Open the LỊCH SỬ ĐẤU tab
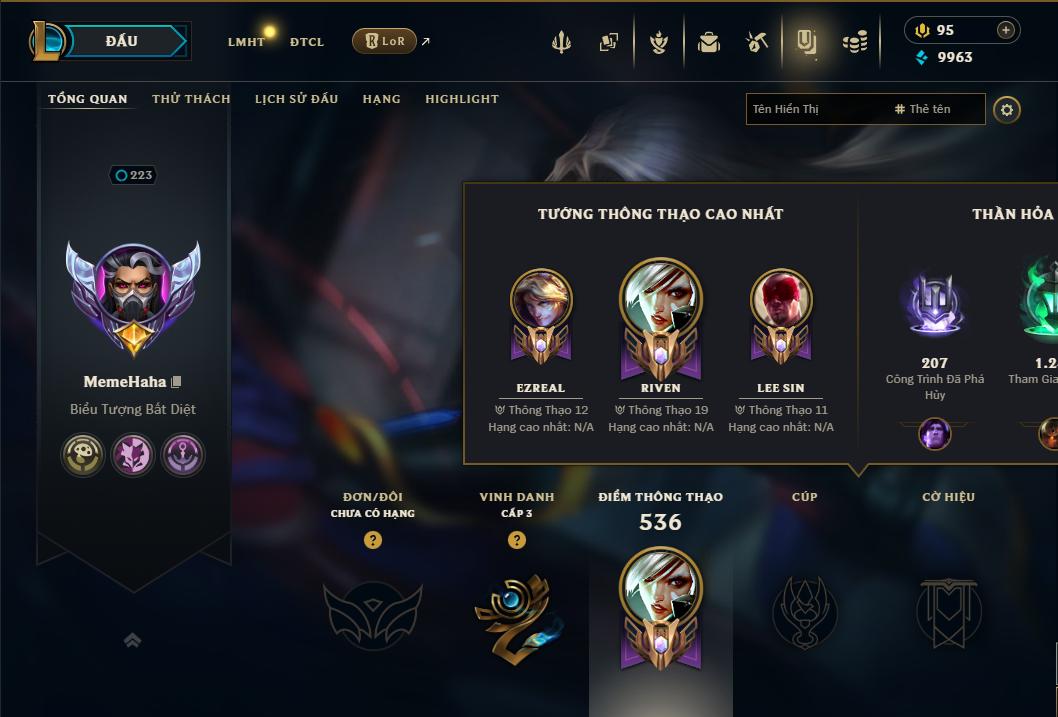 (296, 99)
